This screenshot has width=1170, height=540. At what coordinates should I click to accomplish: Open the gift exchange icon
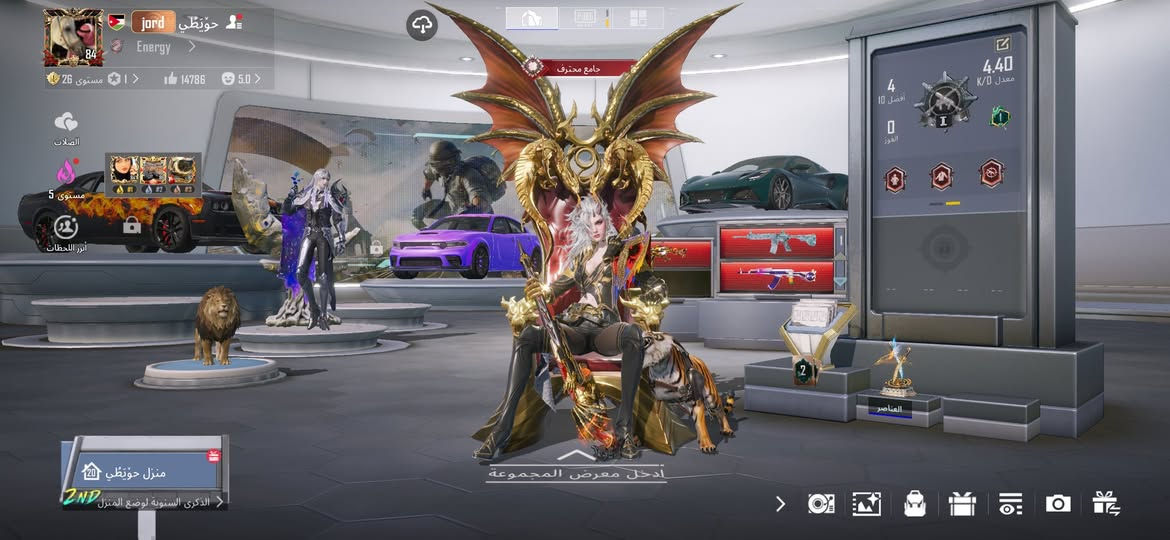[x=1105, y=503]
